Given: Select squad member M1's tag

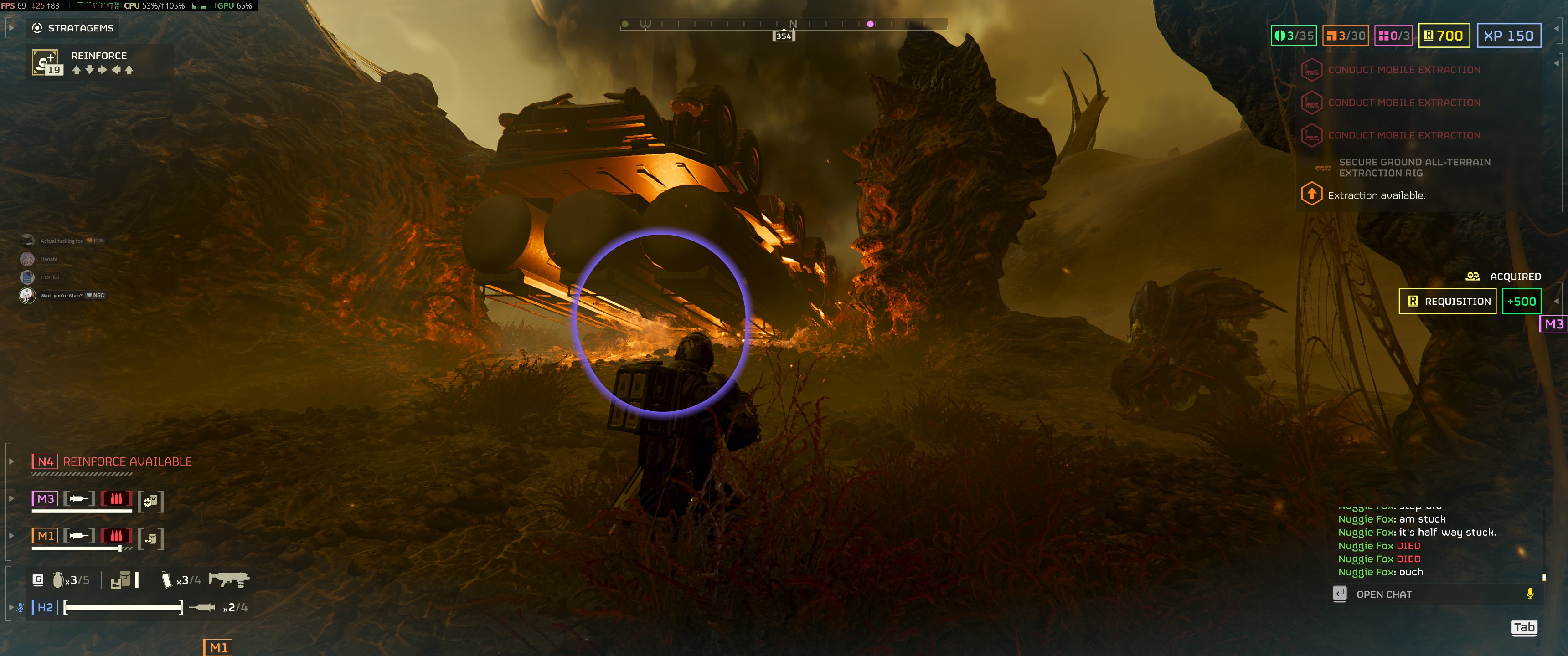Looking at the screenshot, I should (45, 536).
